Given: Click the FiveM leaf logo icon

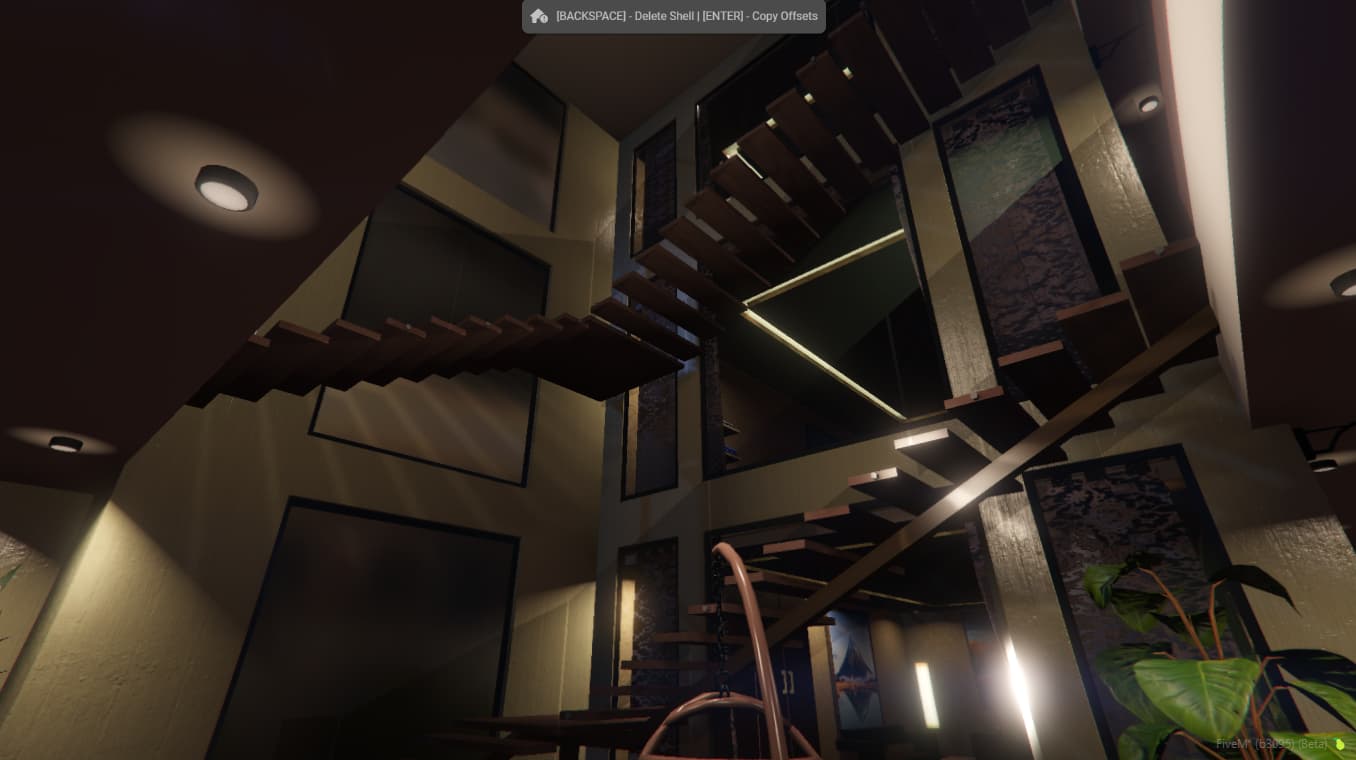Looking at the screenshot, I should click(x=1339, y=744).
